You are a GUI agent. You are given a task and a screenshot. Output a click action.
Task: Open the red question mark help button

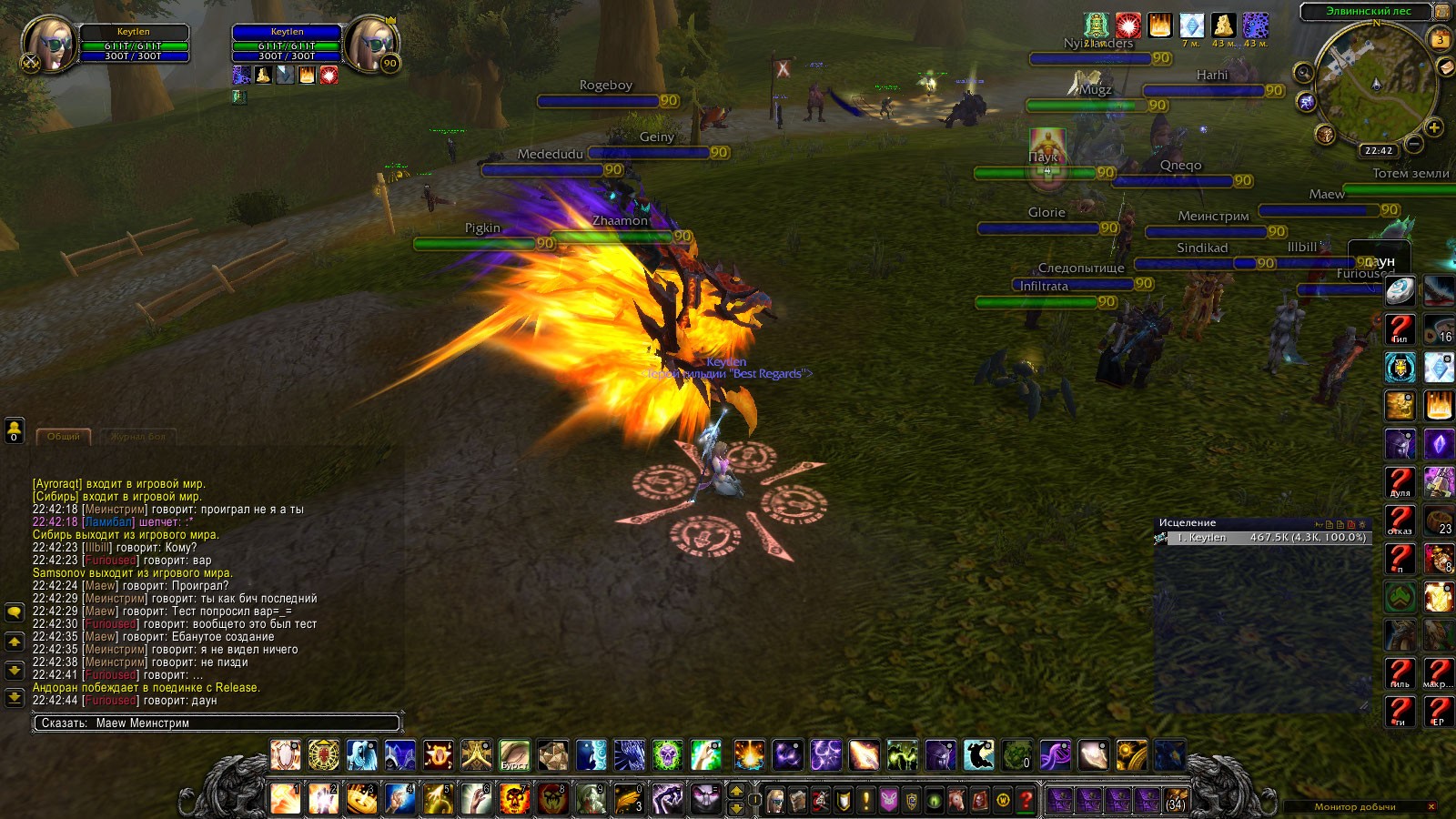[x=1026, y=800]
